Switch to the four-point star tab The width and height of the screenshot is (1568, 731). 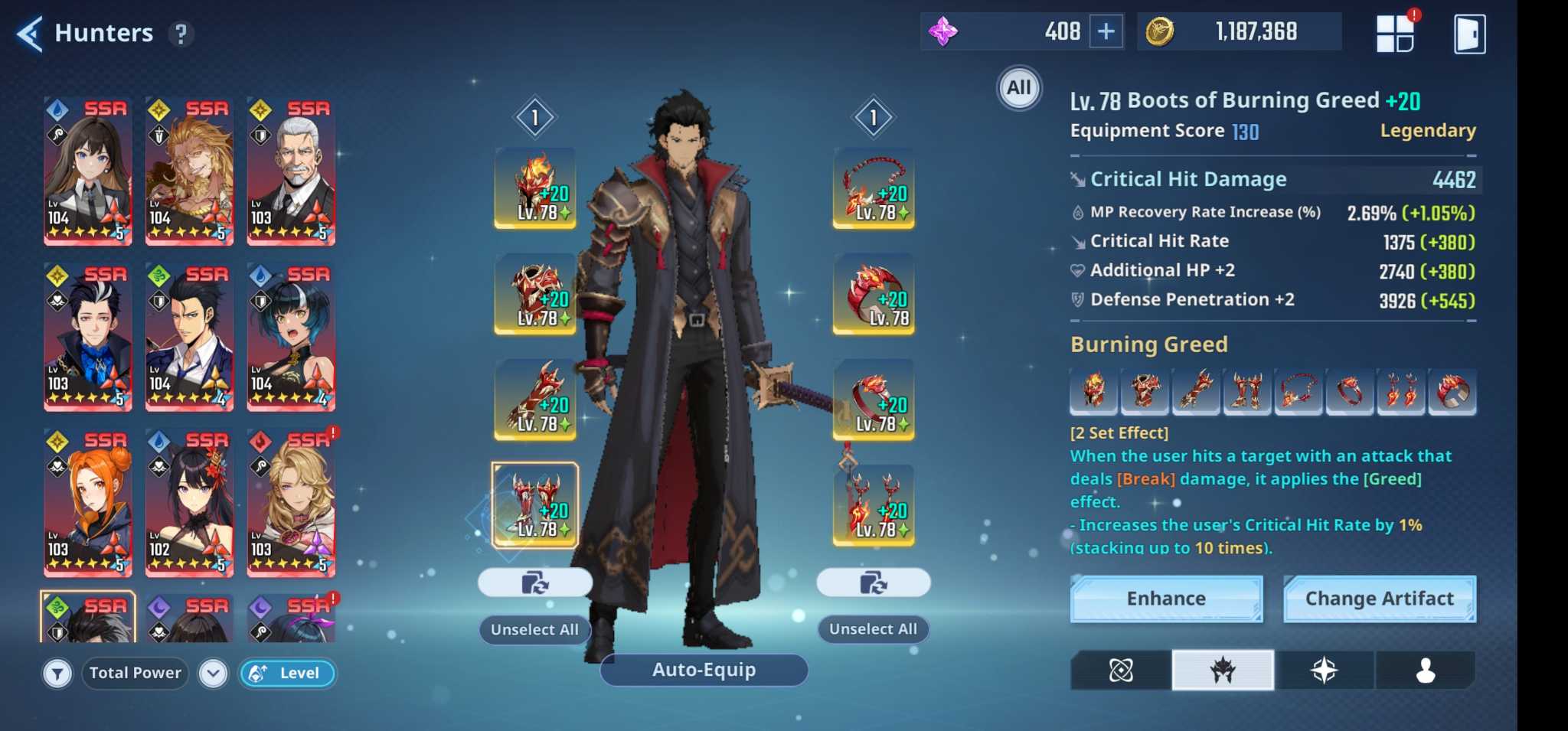click(1324, 671)
